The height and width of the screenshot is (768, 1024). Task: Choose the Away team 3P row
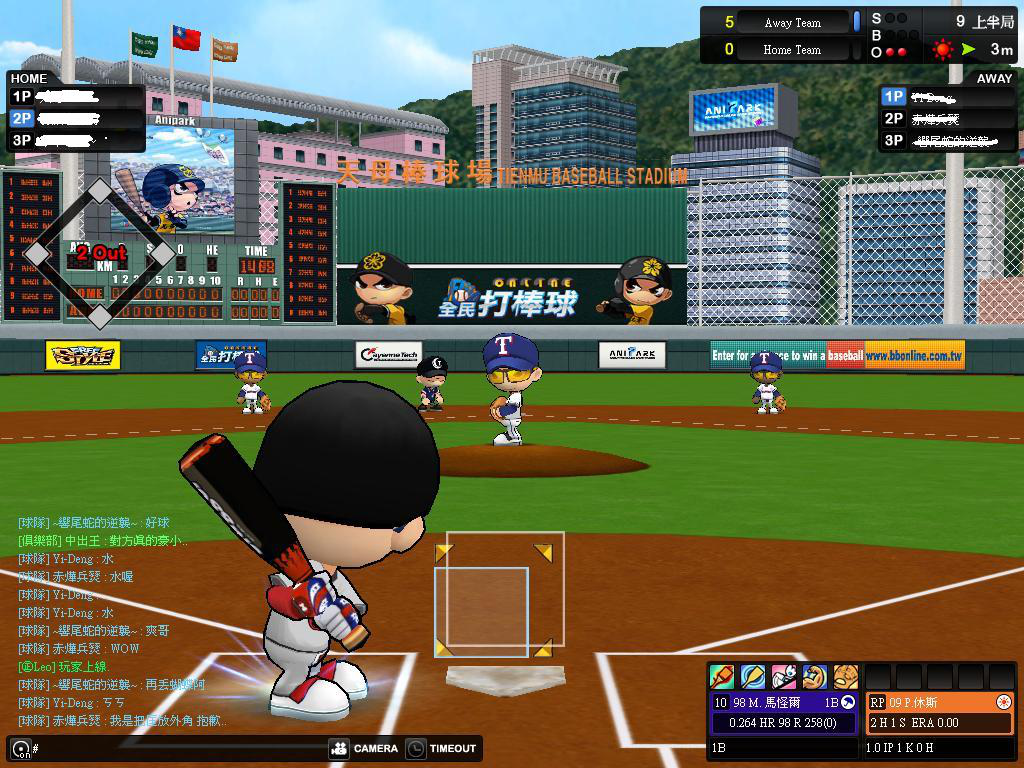pyautogui.click(x=948, y=140)
